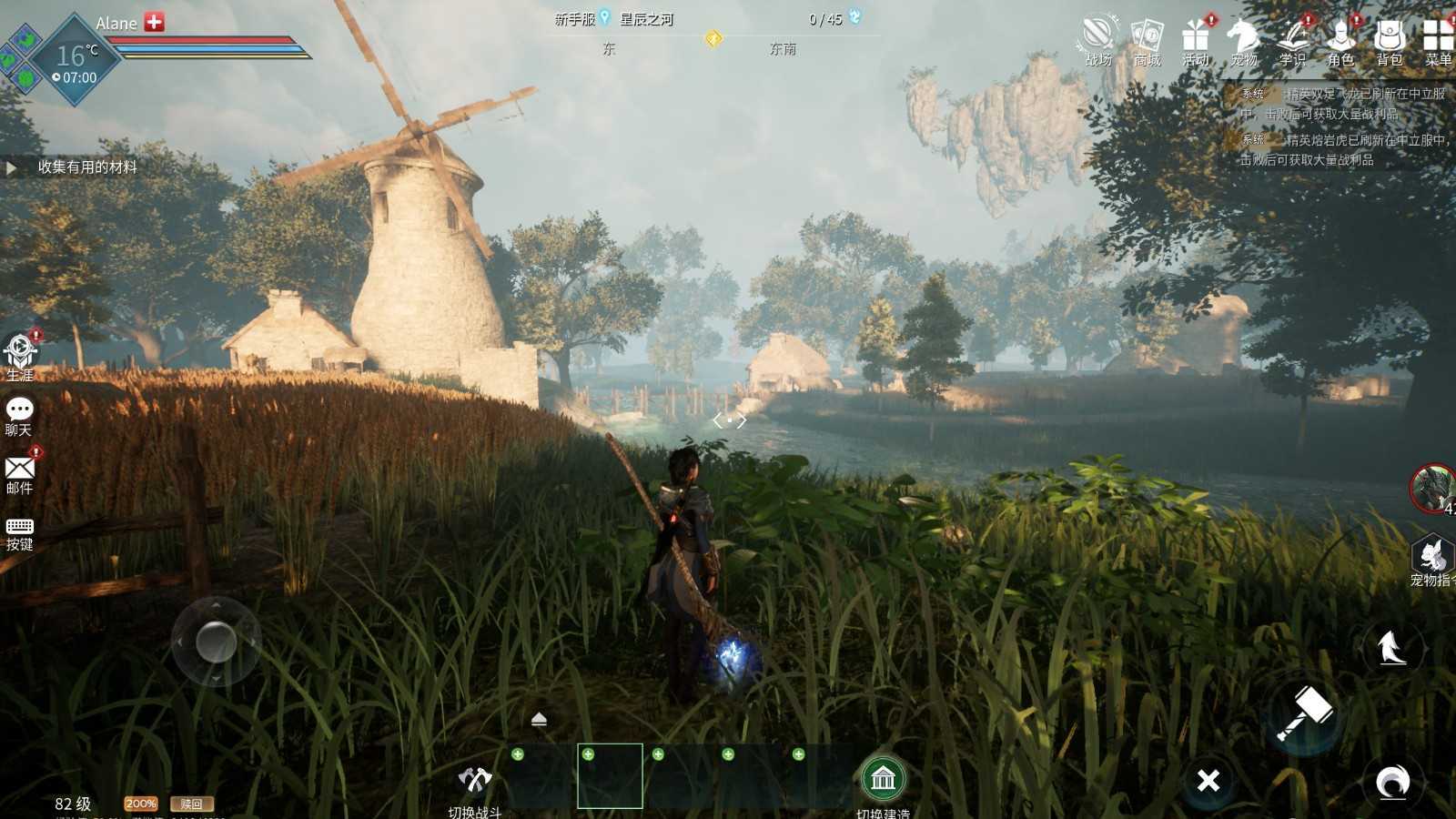This screenshot has width=1456, height=819.
Task: Open the 学识 knowledge menu
Action: [x=1292, y=40]
